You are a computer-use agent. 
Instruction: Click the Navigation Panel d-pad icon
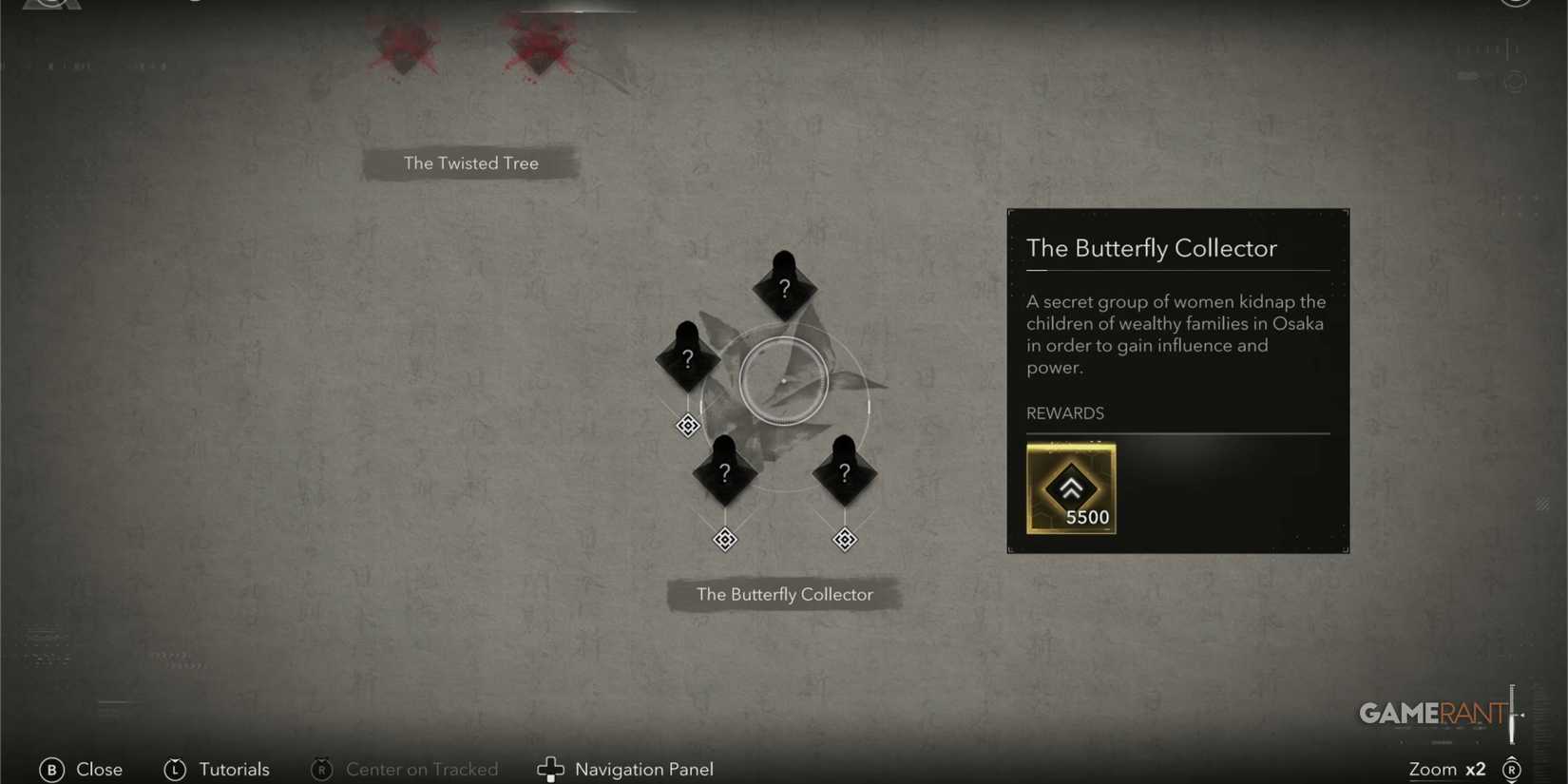tap(551, 770)
